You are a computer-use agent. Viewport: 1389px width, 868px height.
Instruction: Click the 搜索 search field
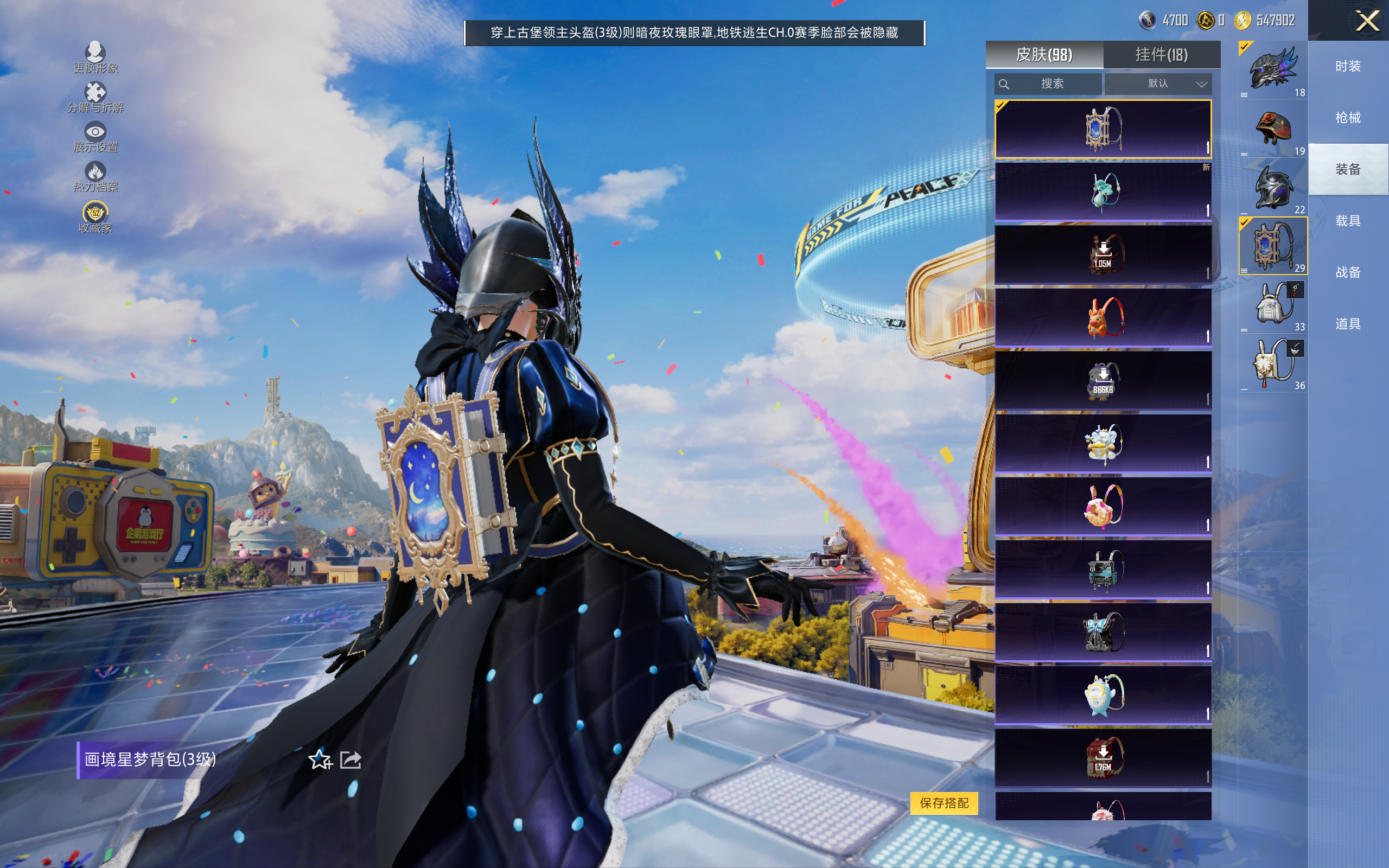(1049, 84)
